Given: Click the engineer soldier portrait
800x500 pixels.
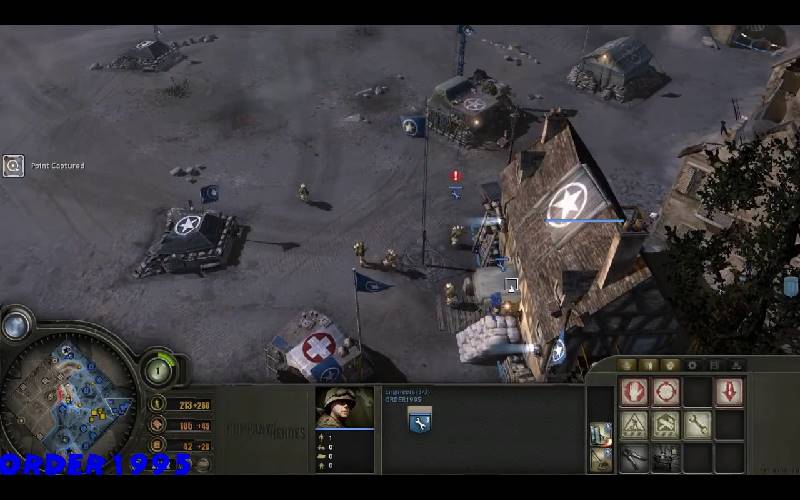Looking at the screenshot, I should pyautogui.click(x=337, y=407).
